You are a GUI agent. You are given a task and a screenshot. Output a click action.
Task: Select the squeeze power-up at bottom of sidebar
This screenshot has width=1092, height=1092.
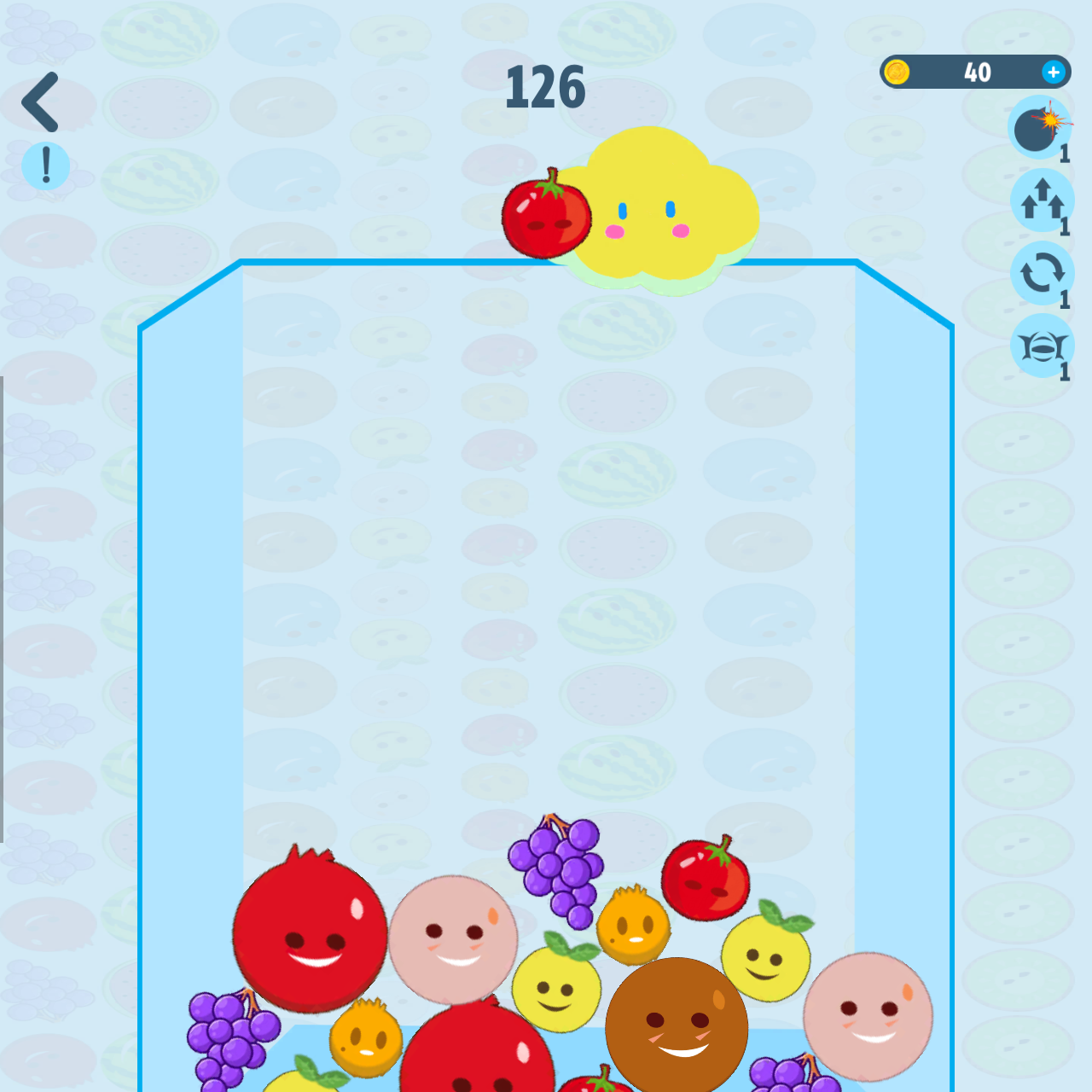coord(1043,346)
